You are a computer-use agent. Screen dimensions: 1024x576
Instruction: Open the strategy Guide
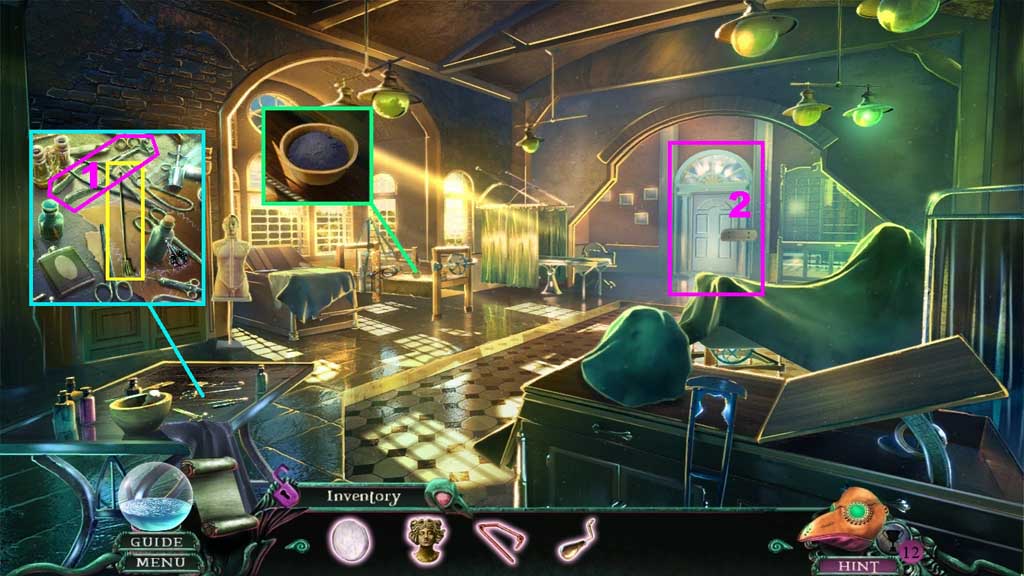pos(157,543)
